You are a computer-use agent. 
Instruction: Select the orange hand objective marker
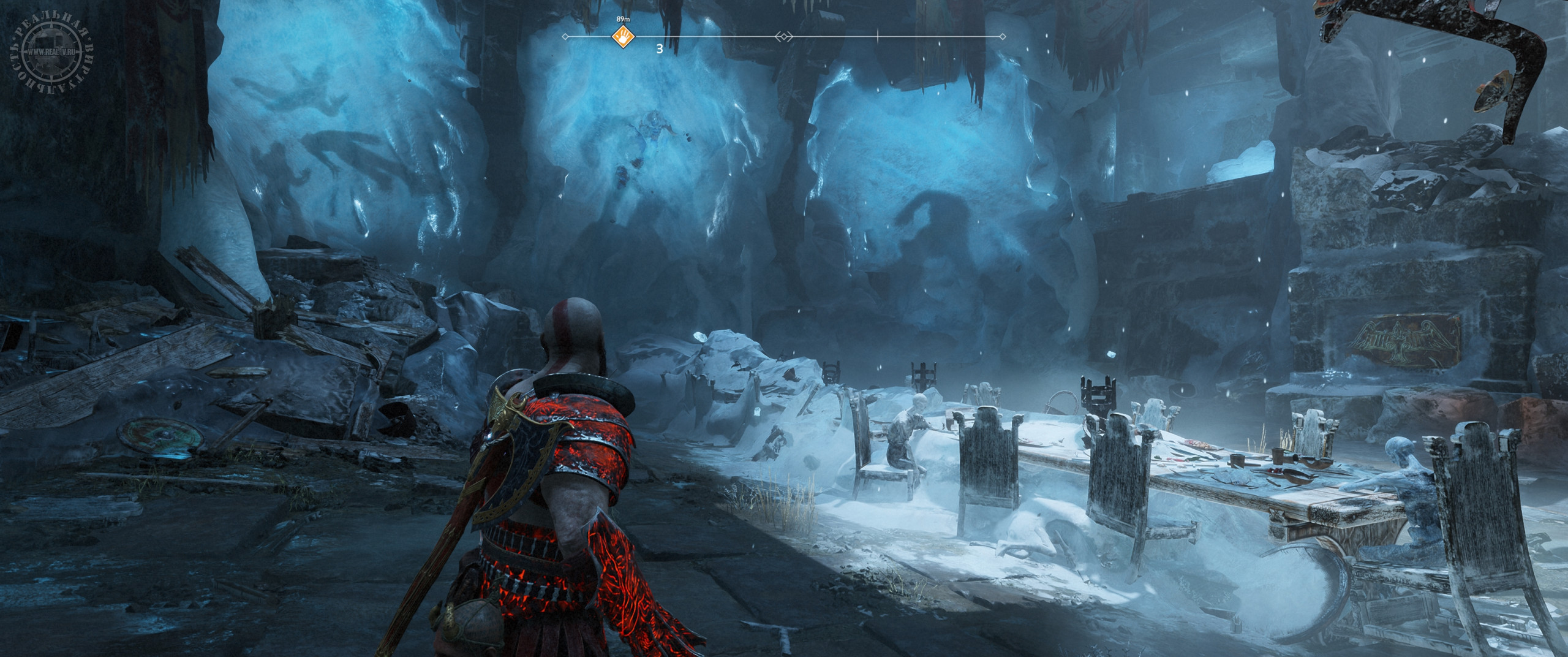coord(624,37)
